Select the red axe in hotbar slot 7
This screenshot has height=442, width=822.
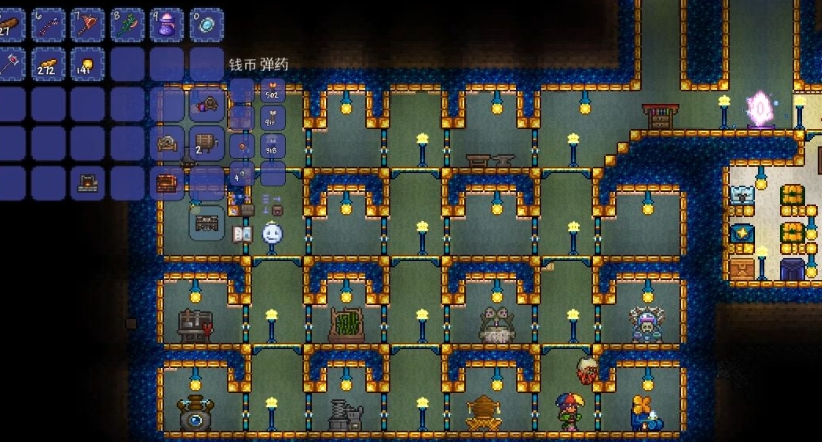click(87, 23)
